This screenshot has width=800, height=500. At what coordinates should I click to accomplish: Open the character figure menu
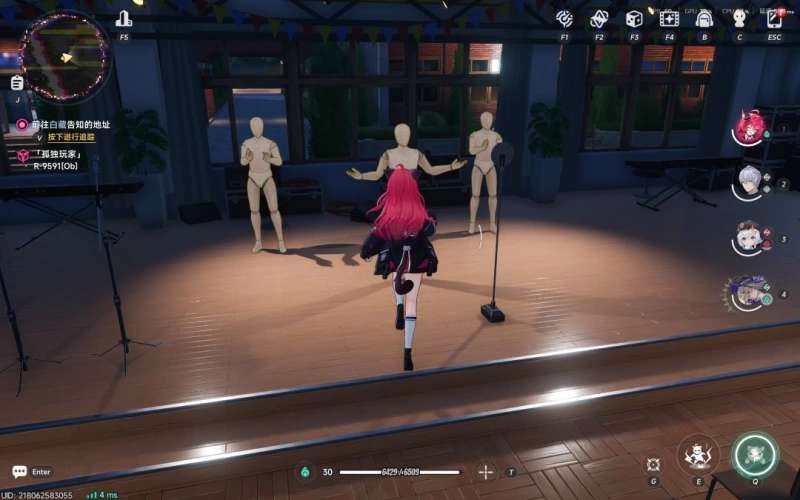(739, 19)
